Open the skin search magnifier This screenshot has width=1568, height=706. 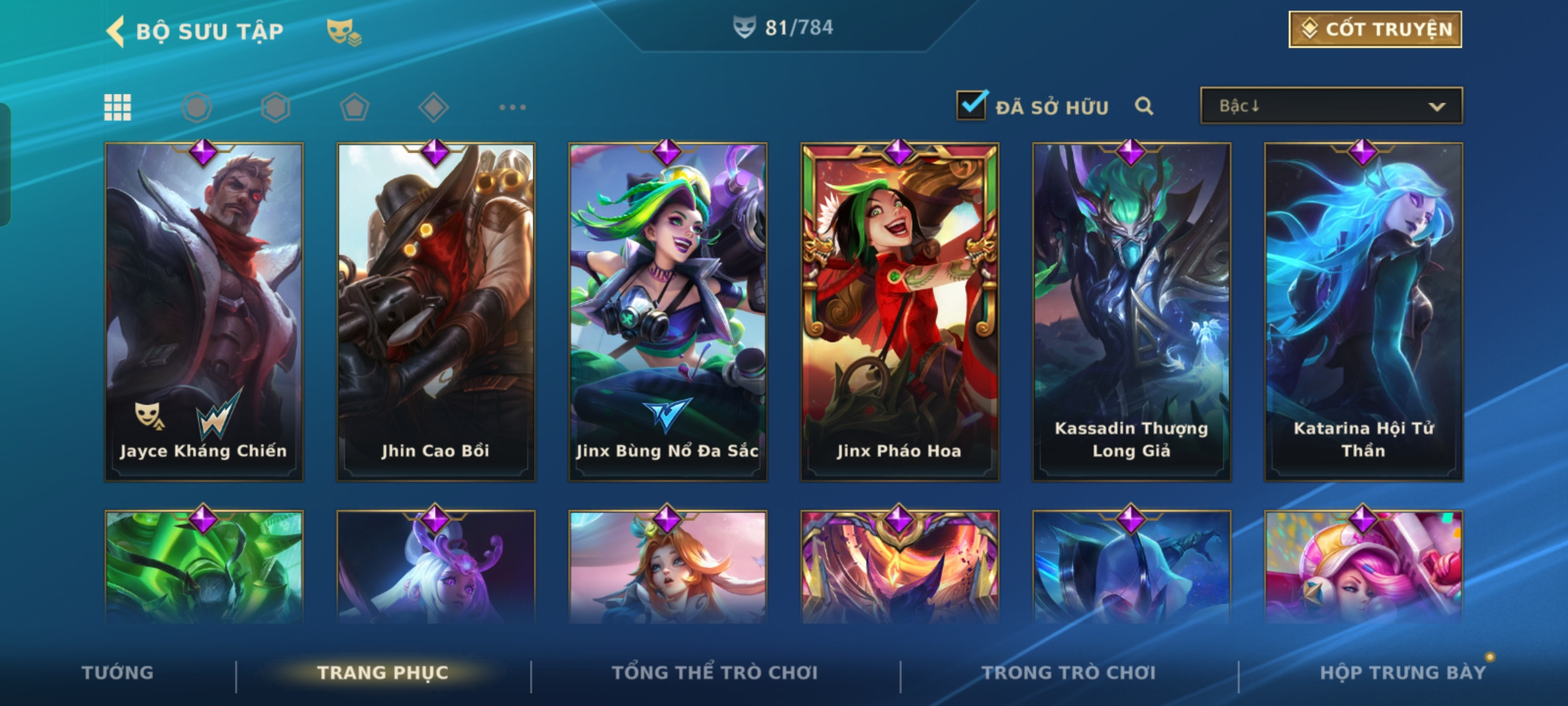(x=1143, y=106)
